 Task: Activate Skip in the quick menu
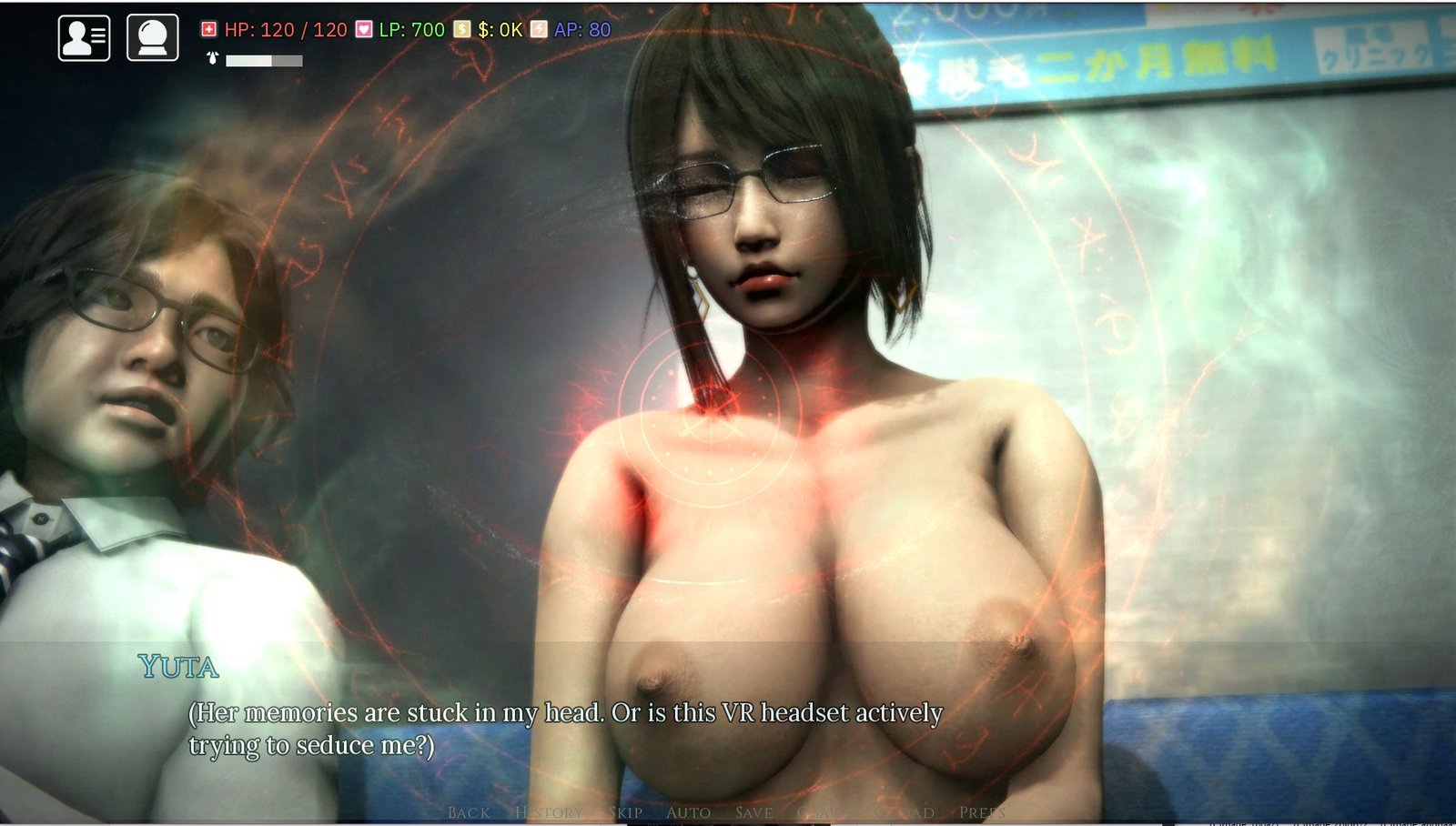625,812
